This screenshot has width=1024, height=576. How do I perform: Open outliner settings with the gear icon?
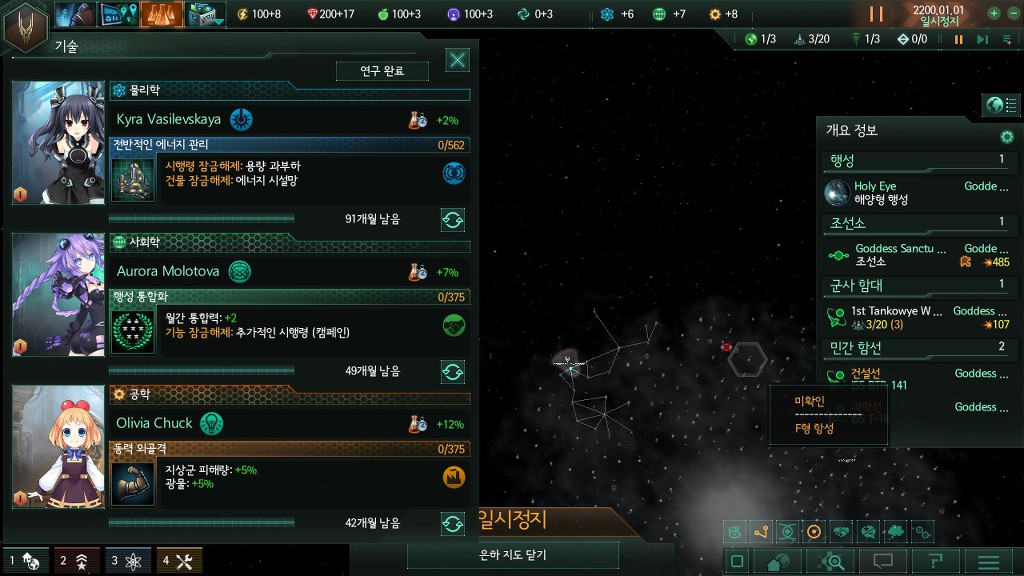[1007, 136]
